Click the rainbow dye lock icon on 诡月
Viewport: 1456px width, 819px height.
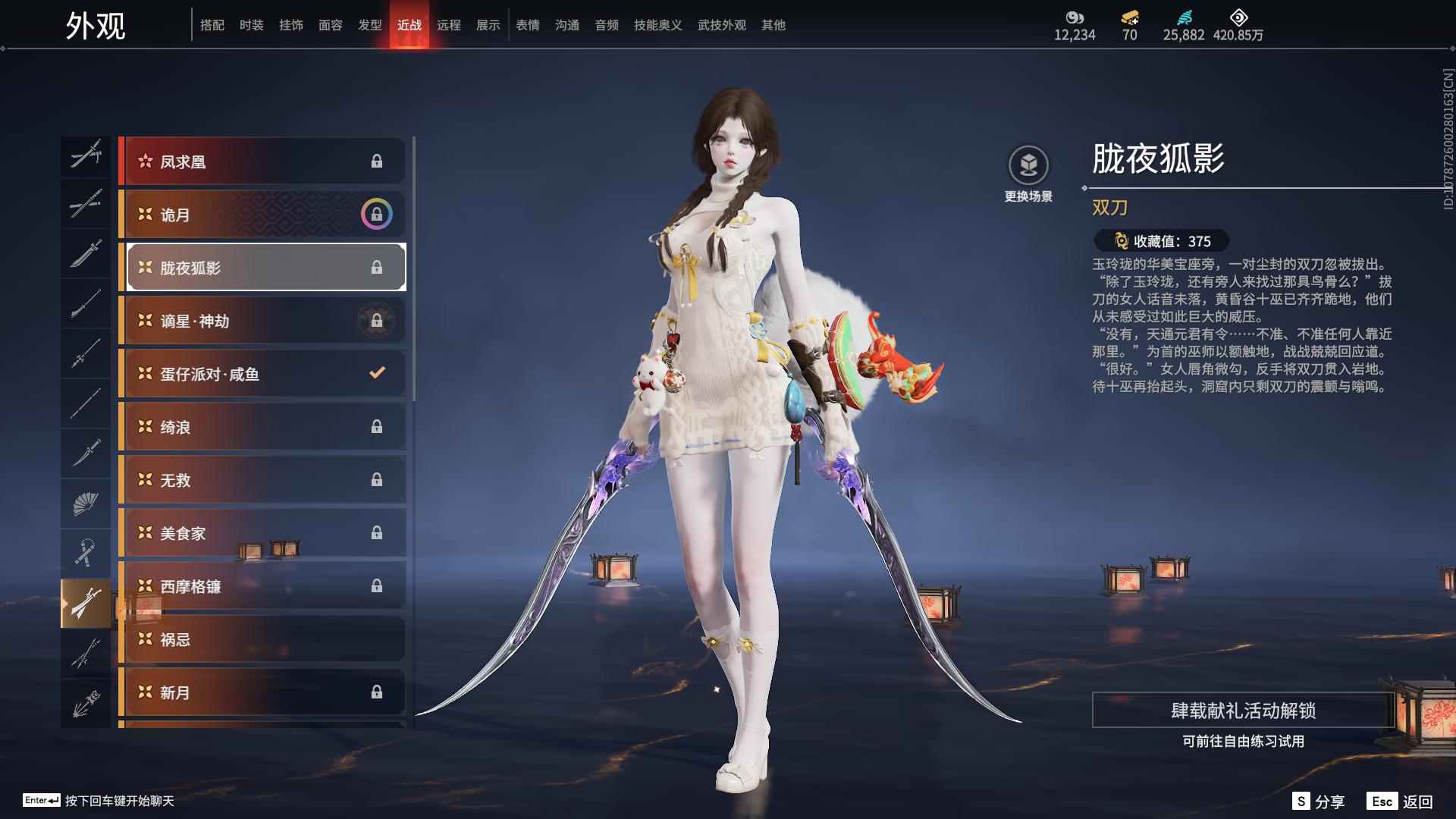click(x=375, y=214)
